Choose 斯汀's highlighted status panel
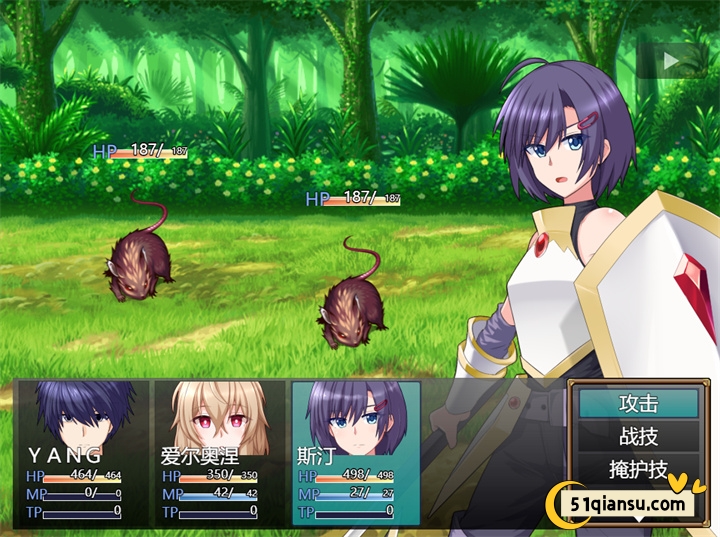This screenshot has height=537, width=720. click(x=356, y=451)
